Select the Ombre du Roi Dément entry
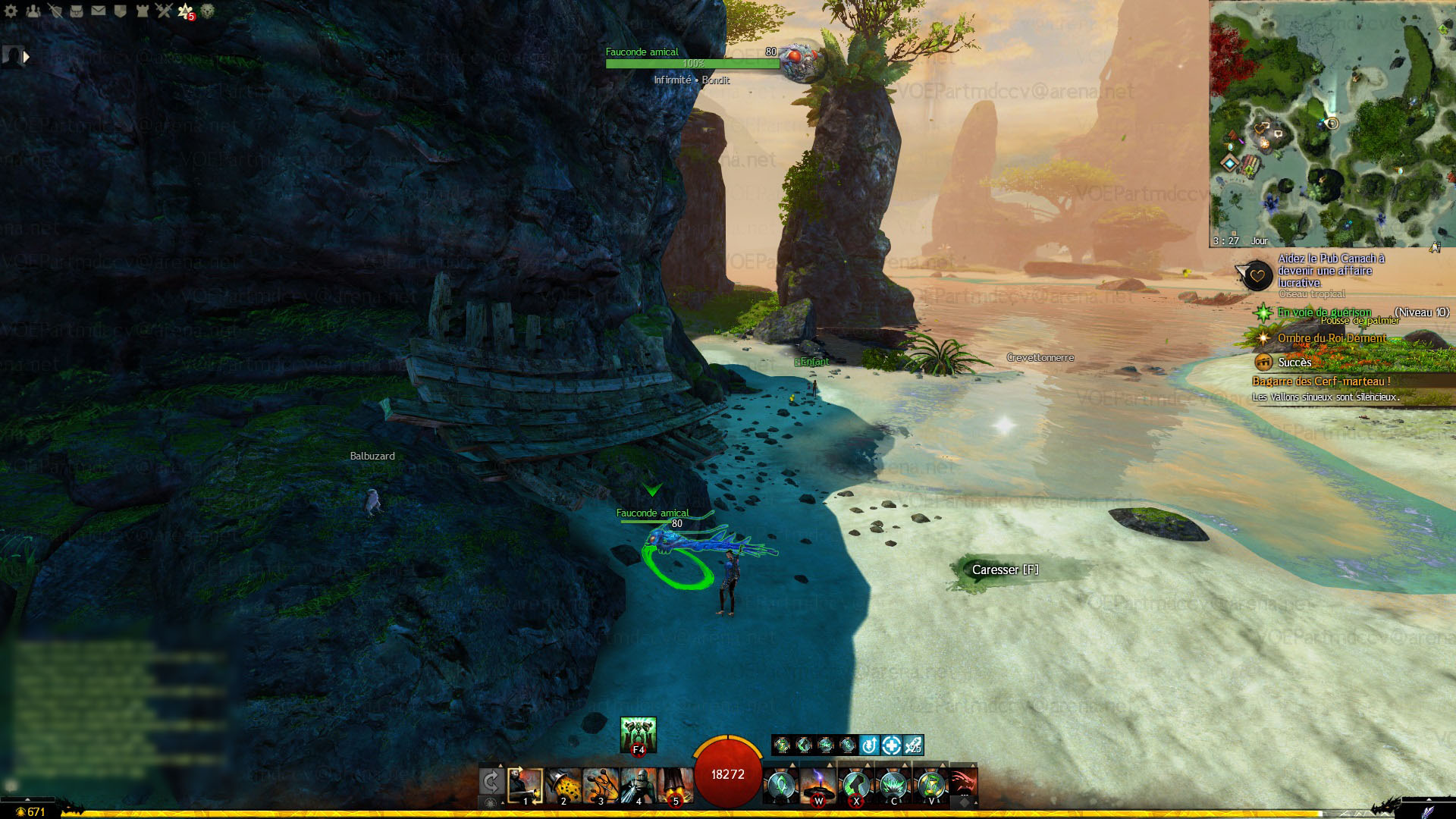Image resolution: width=1456 pixels, height=819 pixels. (1331, 338)
